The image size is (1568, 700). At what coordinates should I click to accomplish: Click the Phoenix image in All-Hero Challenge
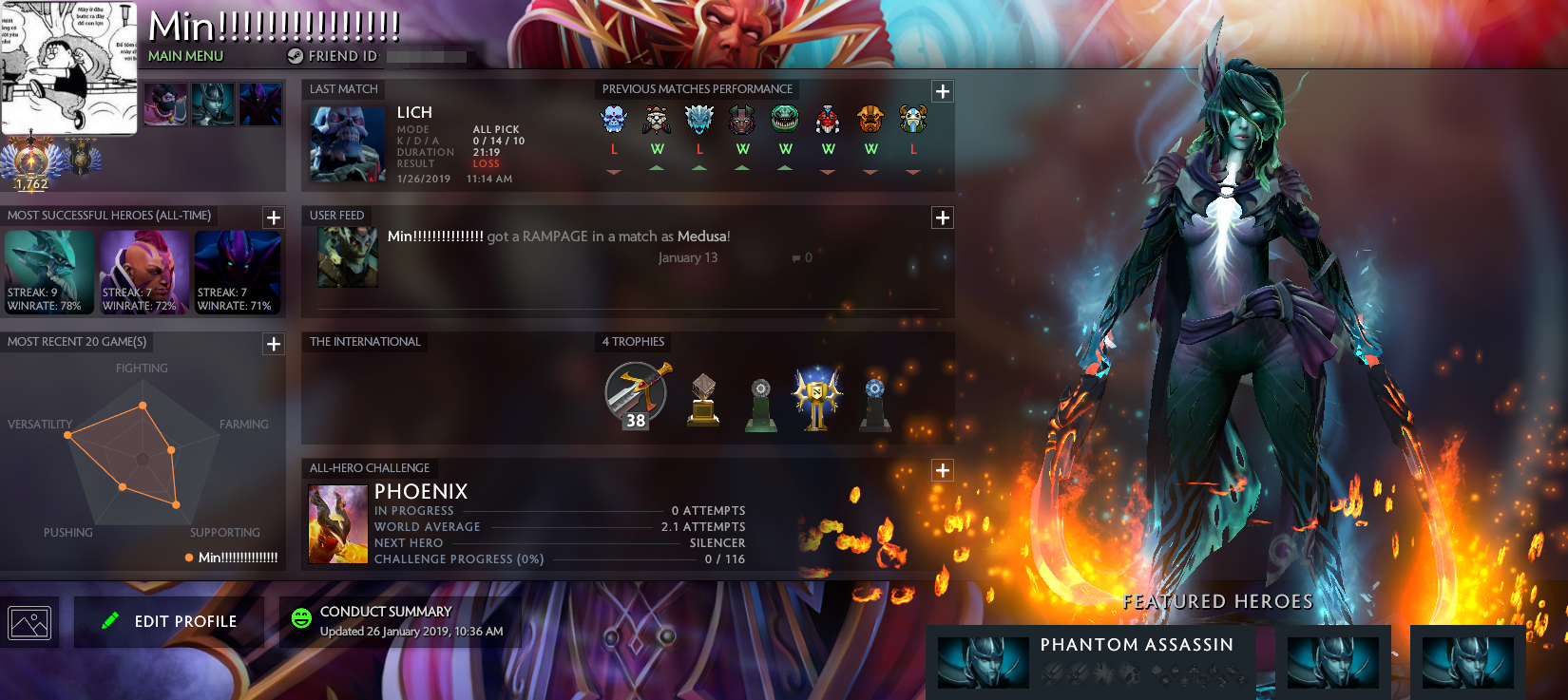[338, 522]
